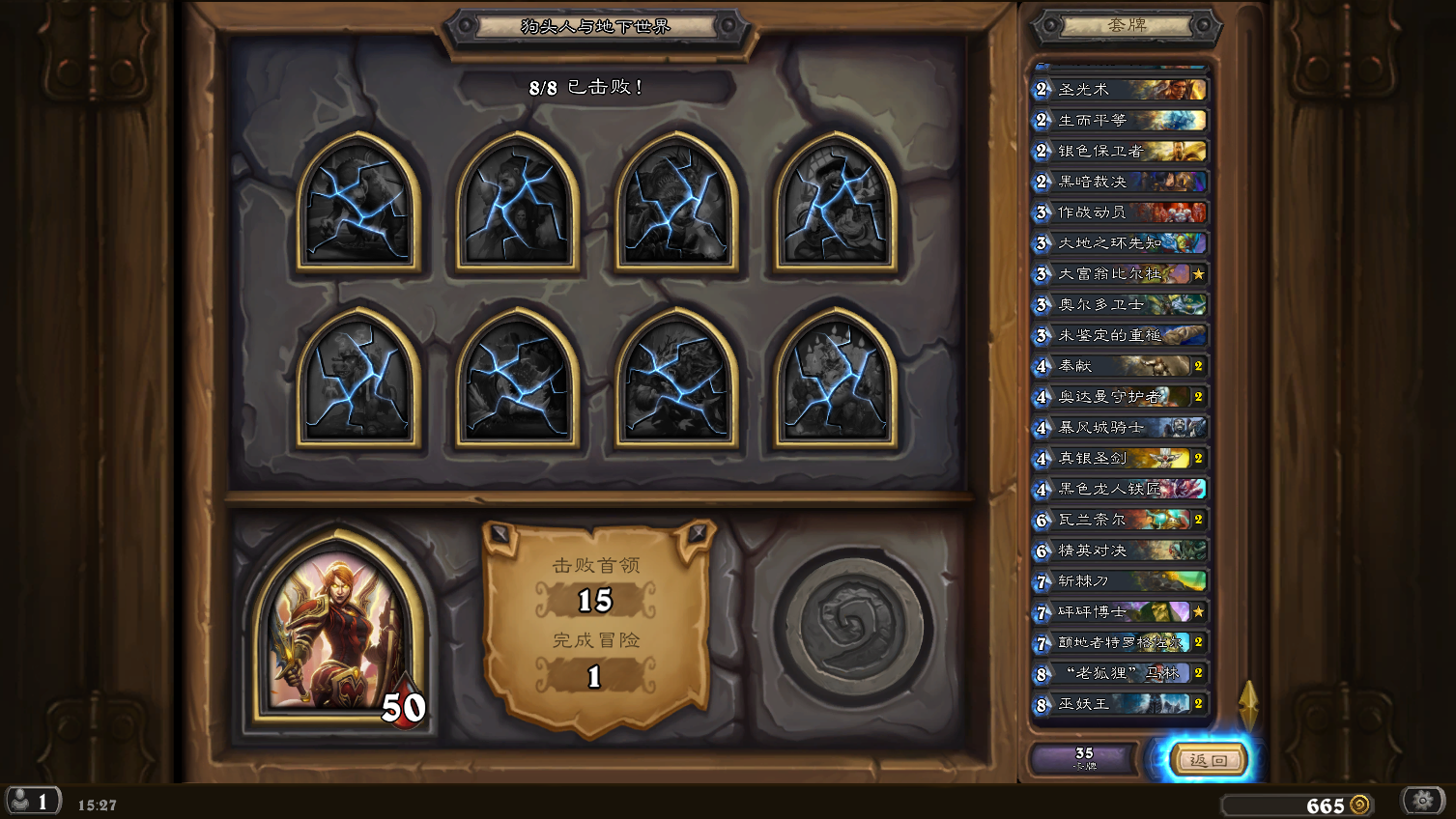This screenshot has width=1456, height=819.
Task: View the 砰砰博士 legendary card
Action: [x=1121, y=612]
